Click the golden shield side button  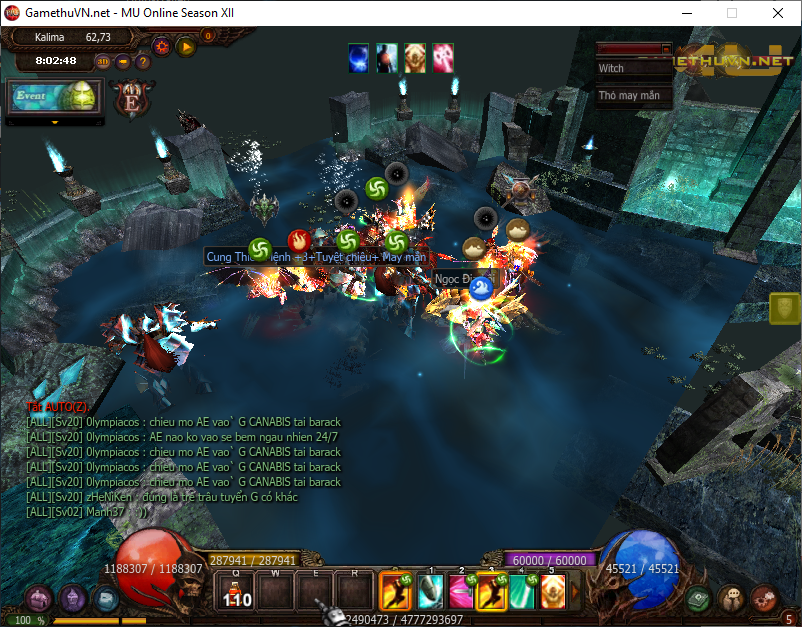coord(785,309)
